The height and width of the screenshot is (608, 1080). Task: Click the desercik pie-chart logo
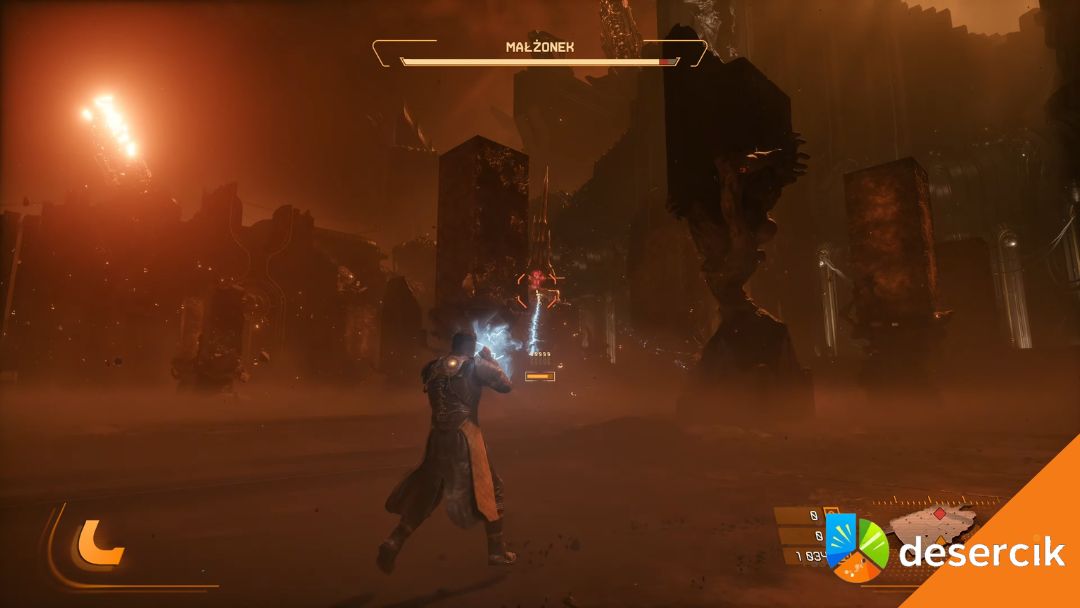857,548
